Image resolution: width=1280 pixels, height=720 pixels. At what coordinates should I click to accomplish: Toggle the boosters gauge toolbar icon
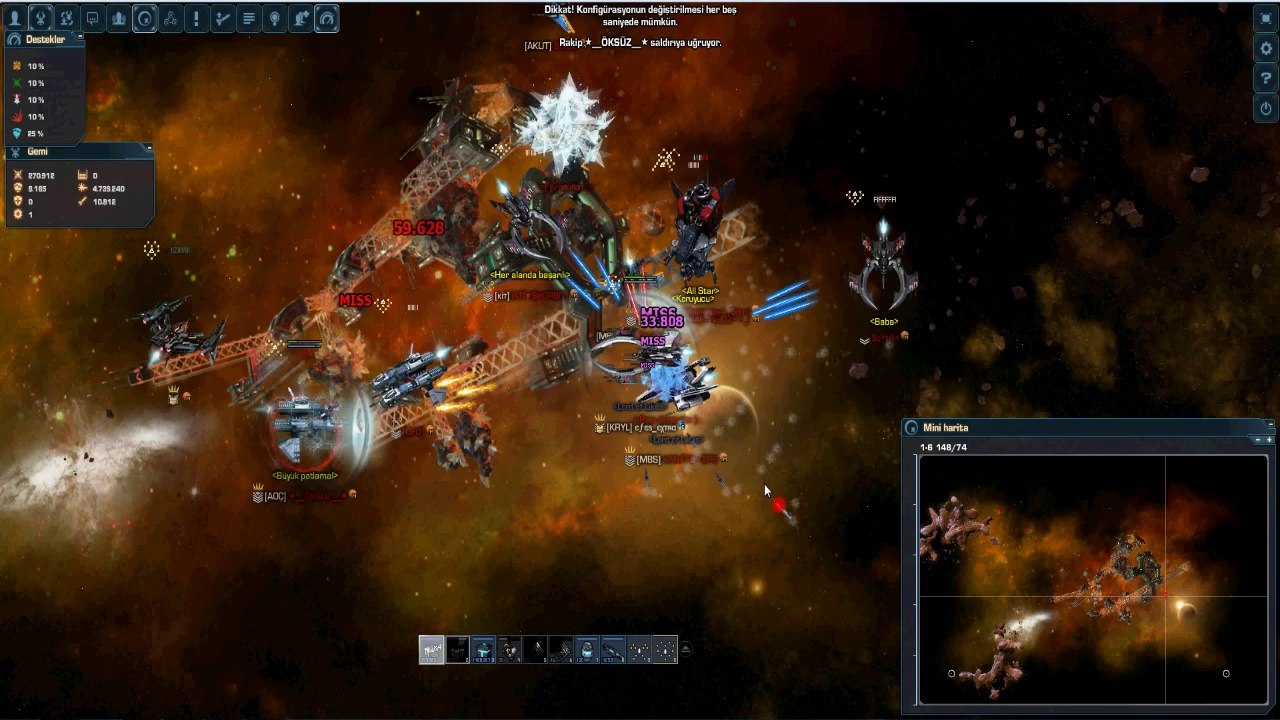pos(327,18)
